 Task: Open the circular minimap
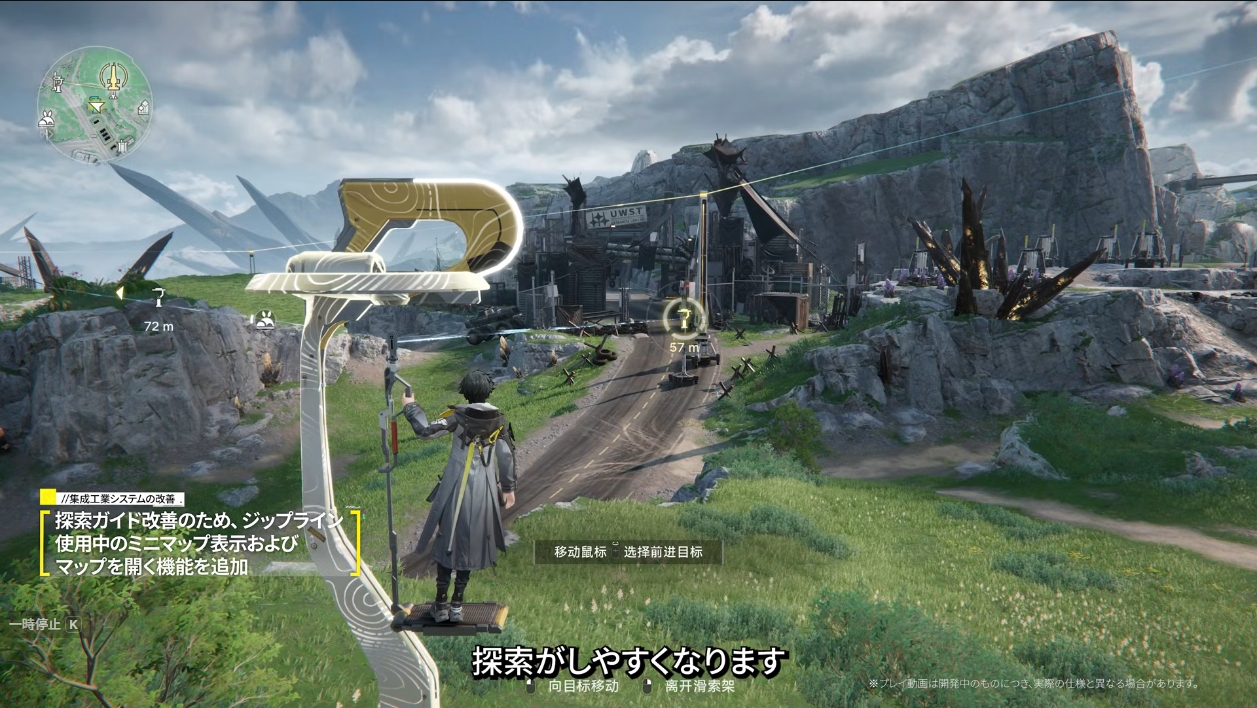95,104
